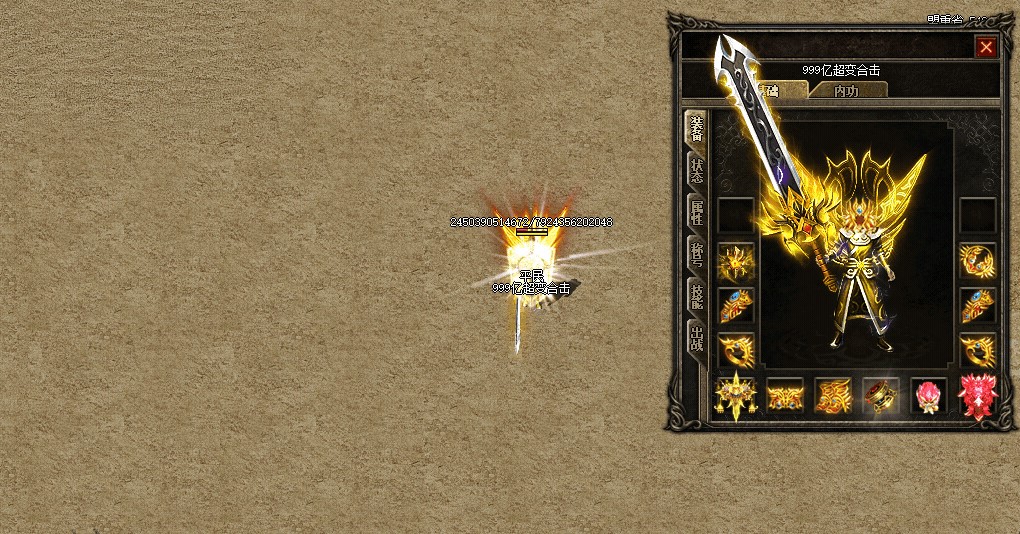The image size is (1020, 534).
Task: Select the left golden ring slot
Action: [736, 350]
